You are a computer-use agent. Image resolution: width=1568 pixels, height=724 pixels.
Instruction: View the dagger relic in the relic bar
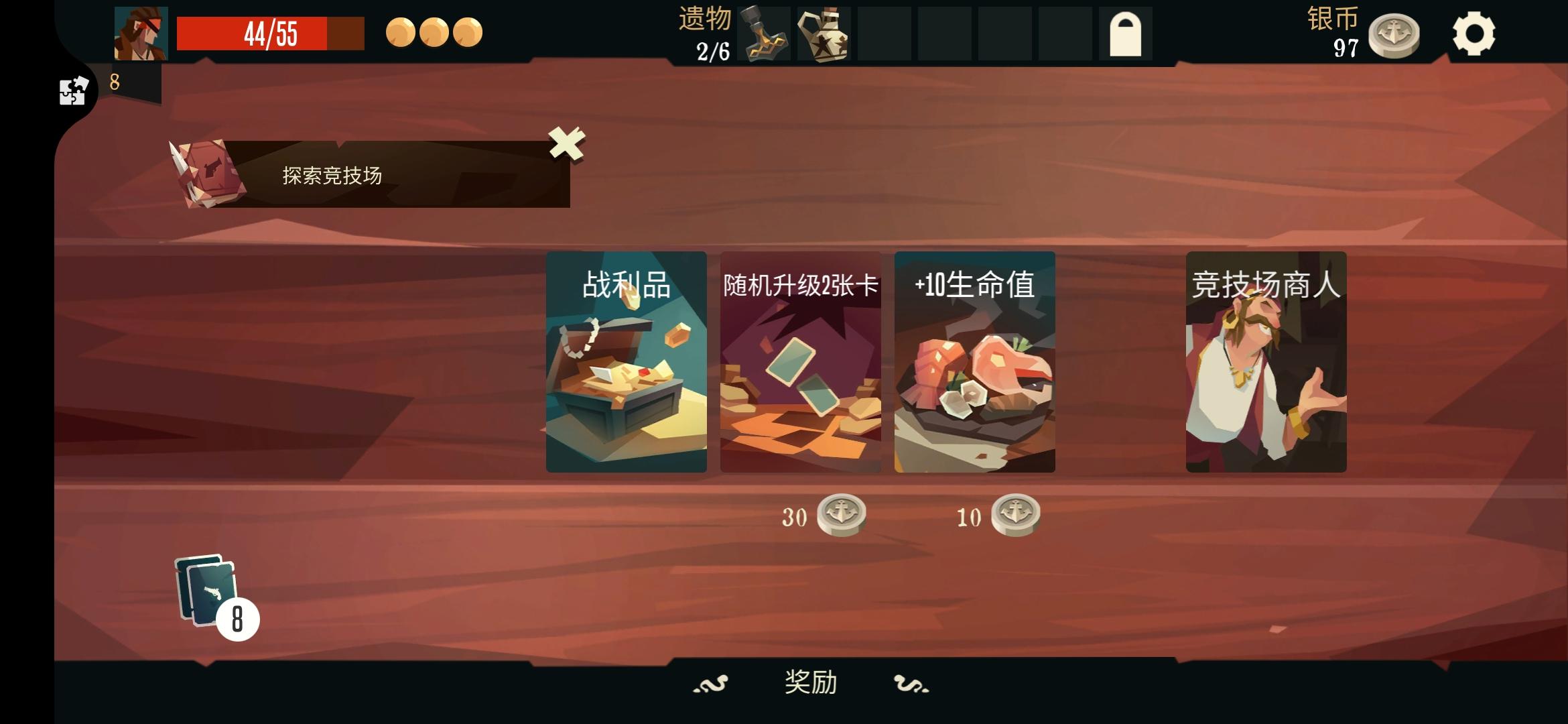coord(764,34)
